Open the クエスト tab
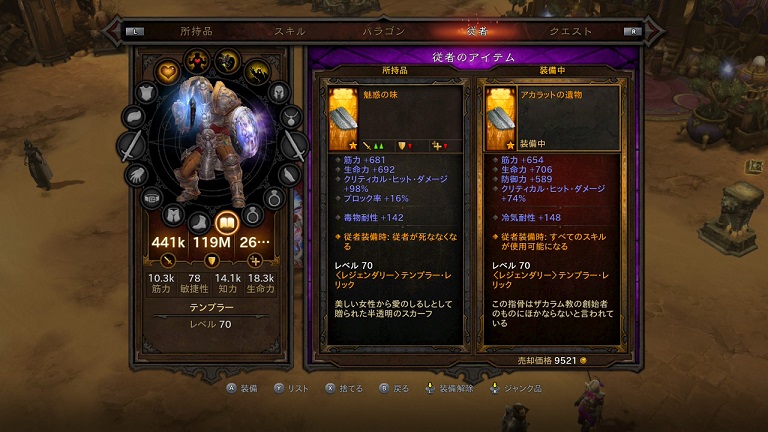This screenshot has height=432, width=768. (571, 31)
